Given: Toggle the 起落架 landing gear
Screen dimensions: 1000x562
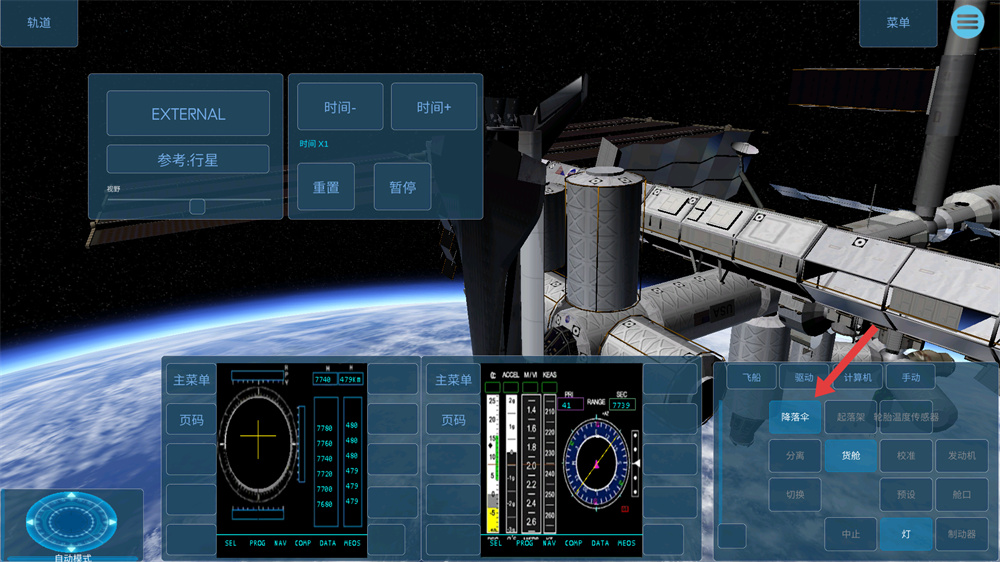Looking at the screenshot, I should point(850,416).
